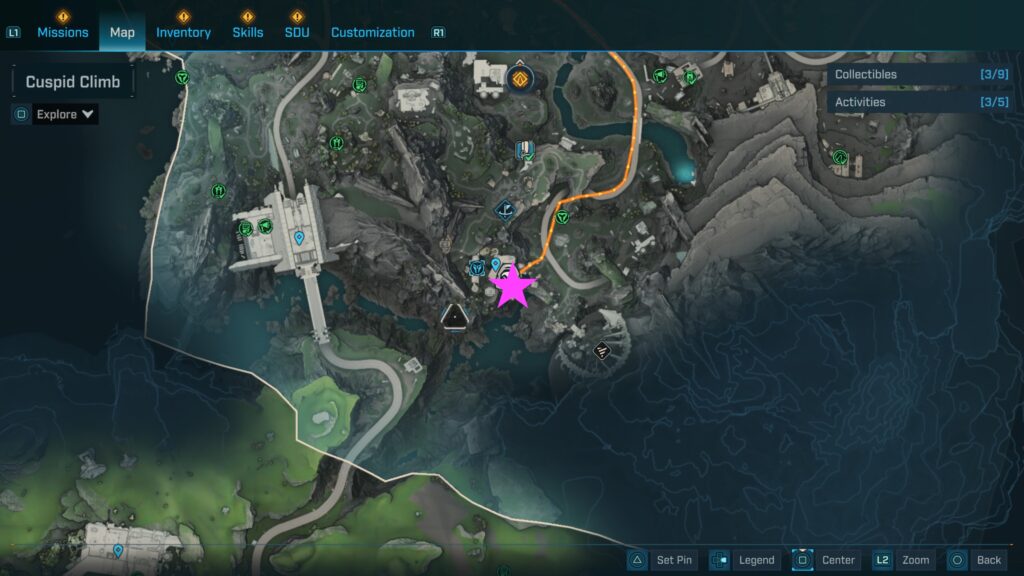Go to the Skills tab
Screen dimensions: 1024x576
[x=248, y=32]
